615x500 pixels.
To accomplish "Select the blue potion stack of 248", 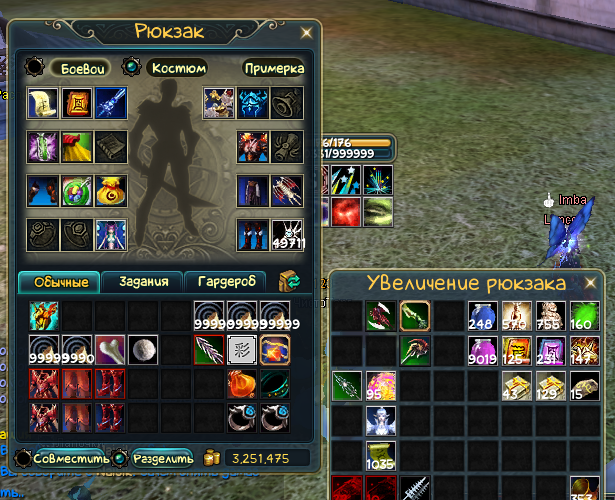I will coord(482,316).
